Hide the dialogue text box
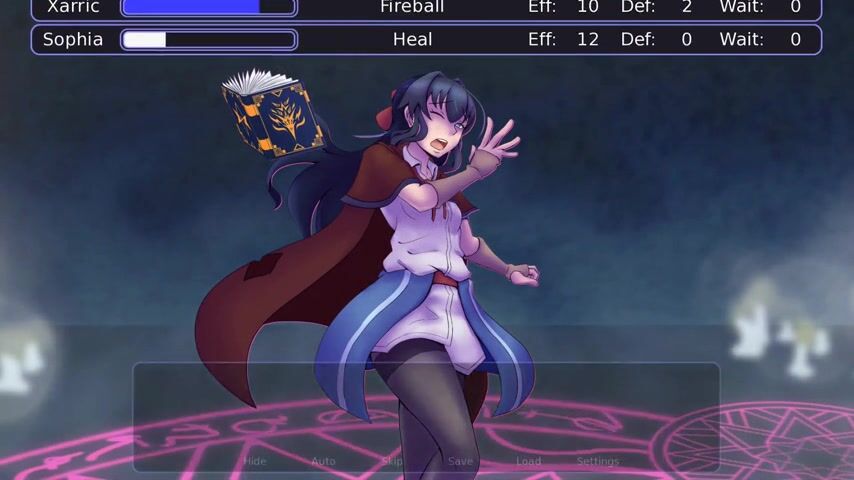854x480 pixels. pos(255,461)
